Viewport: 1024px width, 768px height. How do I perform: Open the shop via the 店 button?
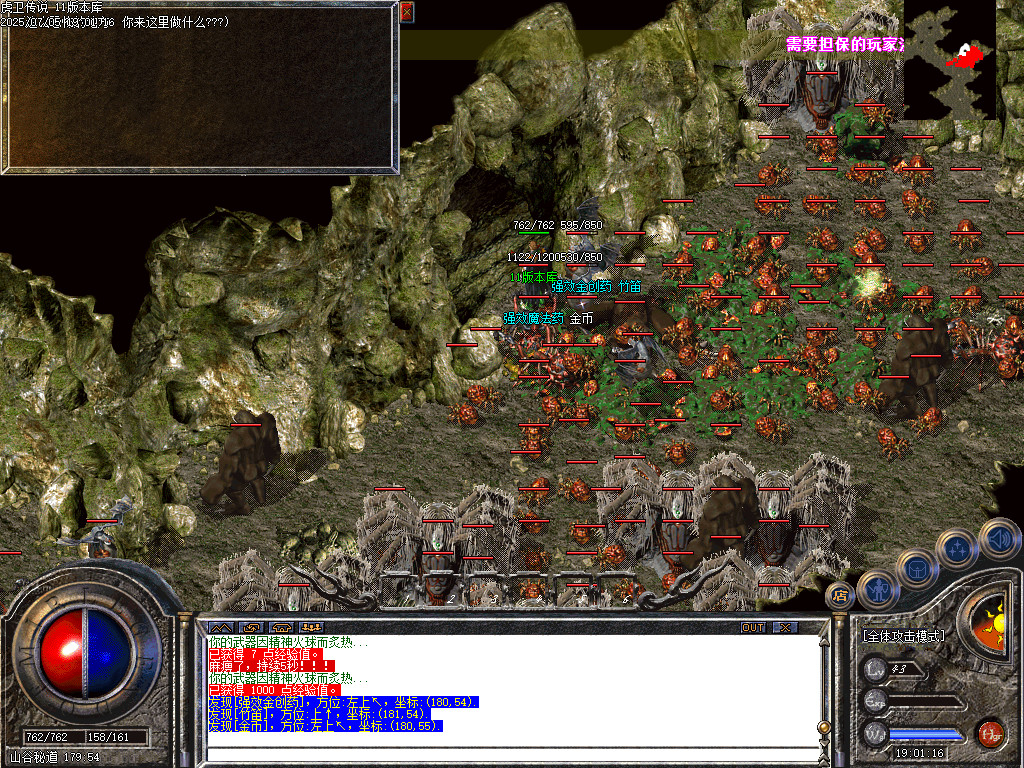click(840, 596)
